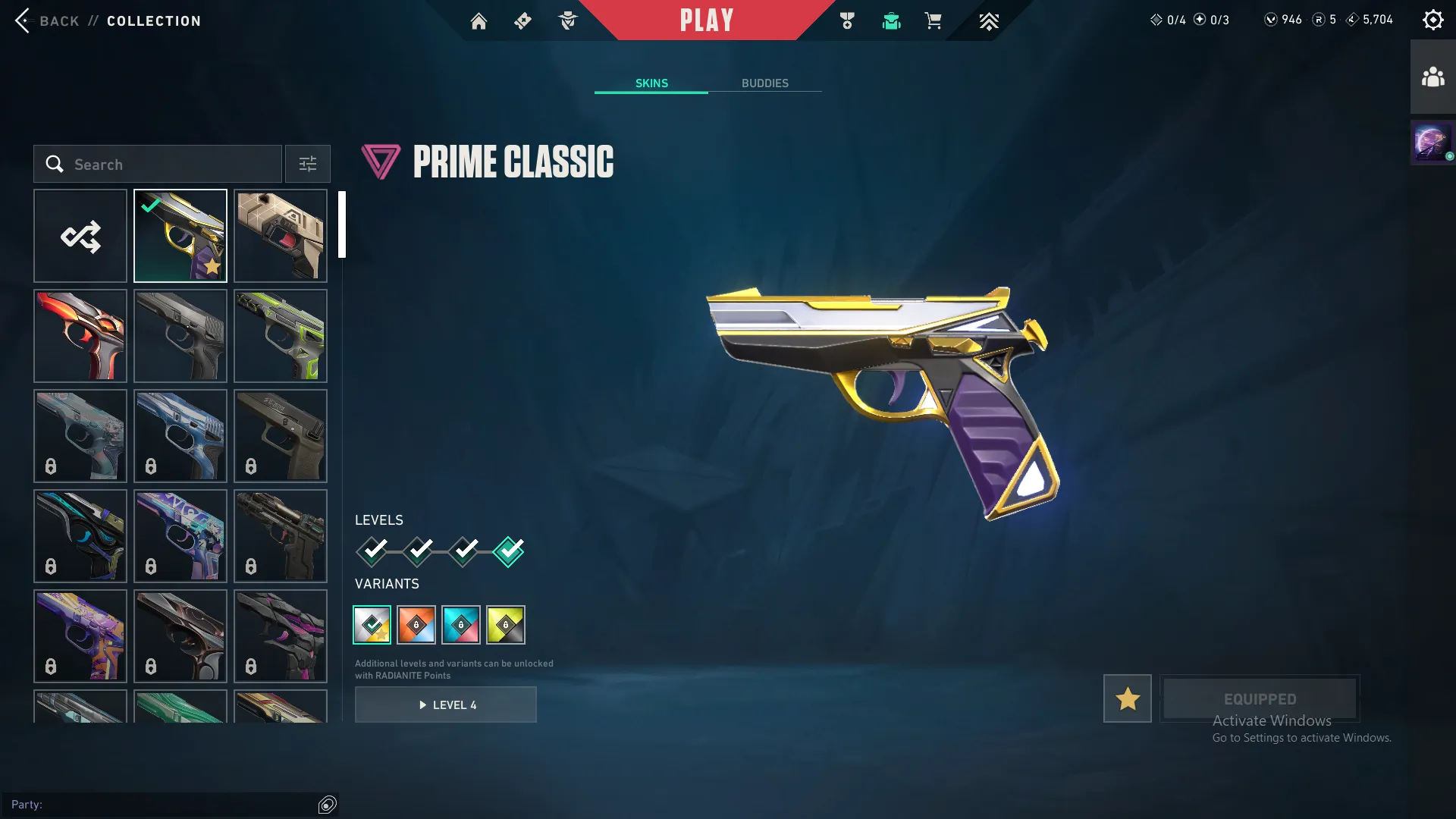Favorite the Prime Classic skin star
The height and width of the screenshot is (819, 1456).
pyautogui.click(x=1127, y=698)
